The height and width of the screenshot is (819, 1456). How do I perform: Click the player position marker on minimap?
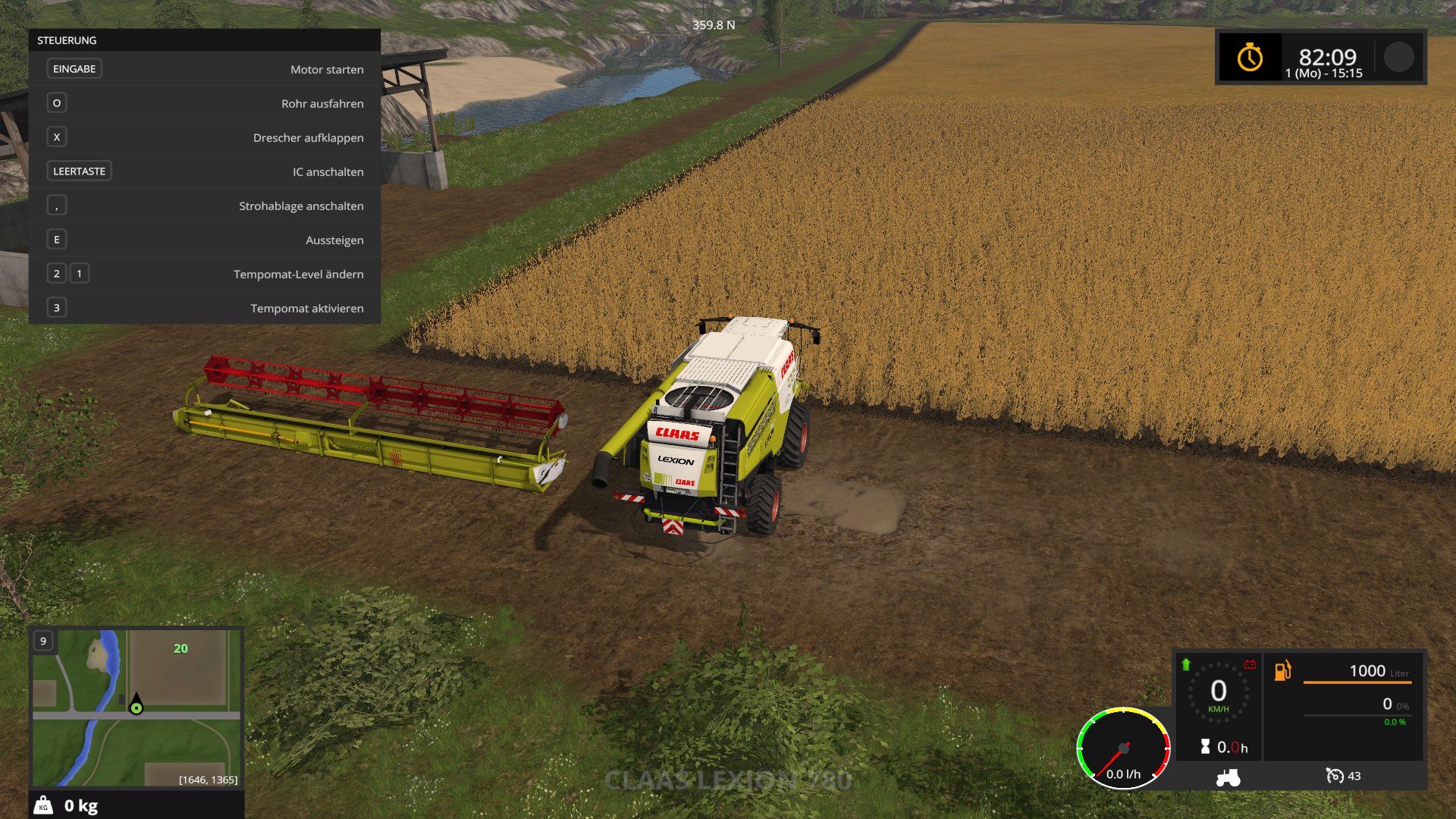[136, 706]
